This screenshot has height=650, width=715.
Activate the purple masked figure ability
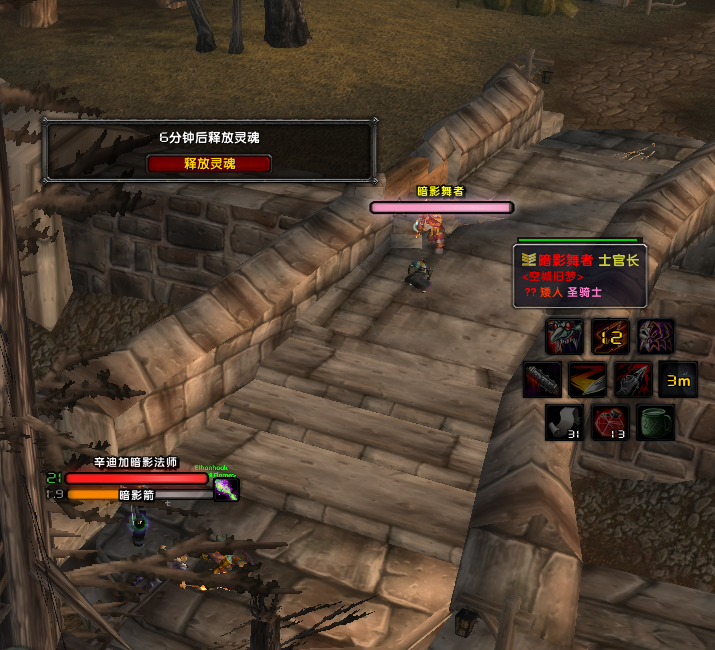pyautogui.click(x=656, y=336)
